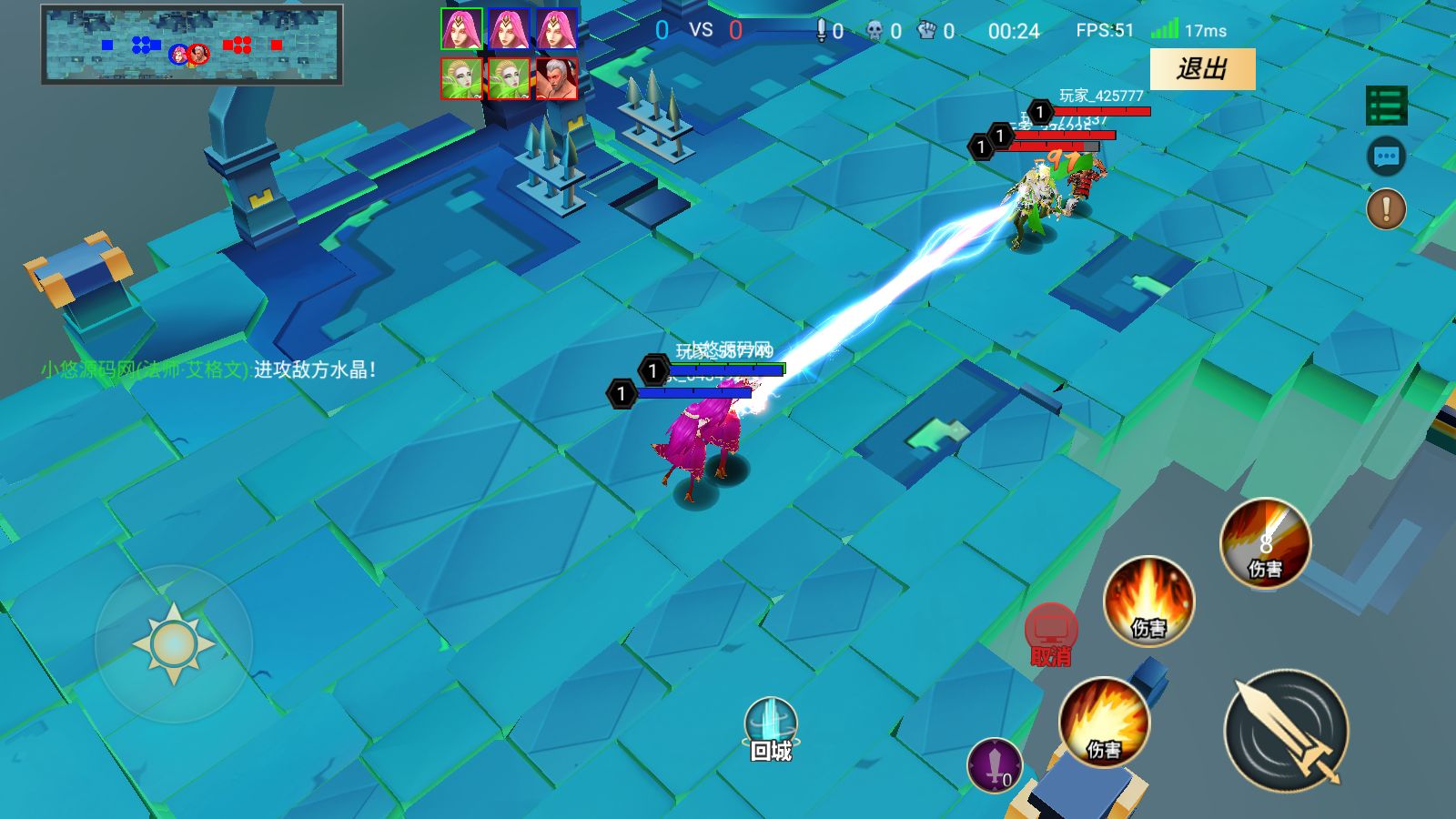Click the 退出 exit button
This screenshot has width=1456, height=819.
pos(1202,69)
